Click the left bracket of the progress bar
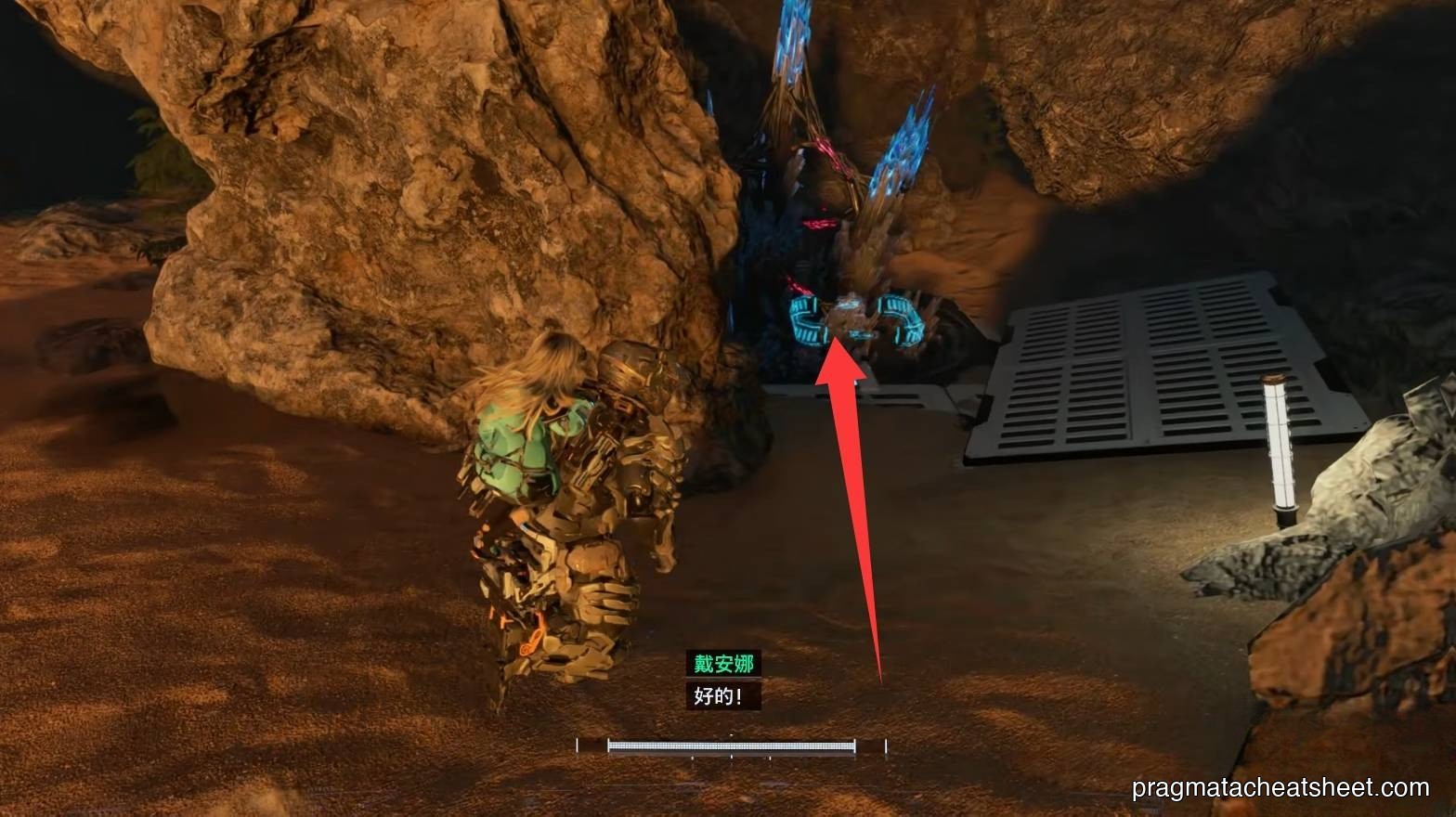The width and height of the screenshot is (1456, 817). pyautogui.click(x=578, y=743)
